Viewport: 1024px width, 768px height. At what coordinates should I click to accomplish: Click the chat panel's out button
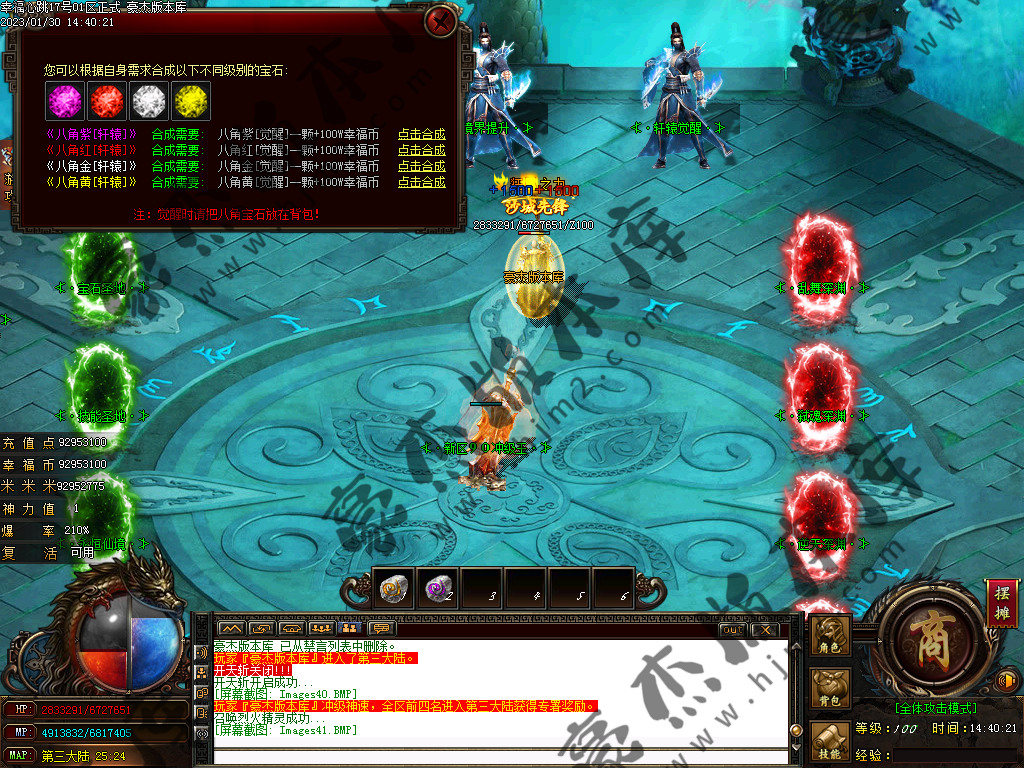coord(732,629)
